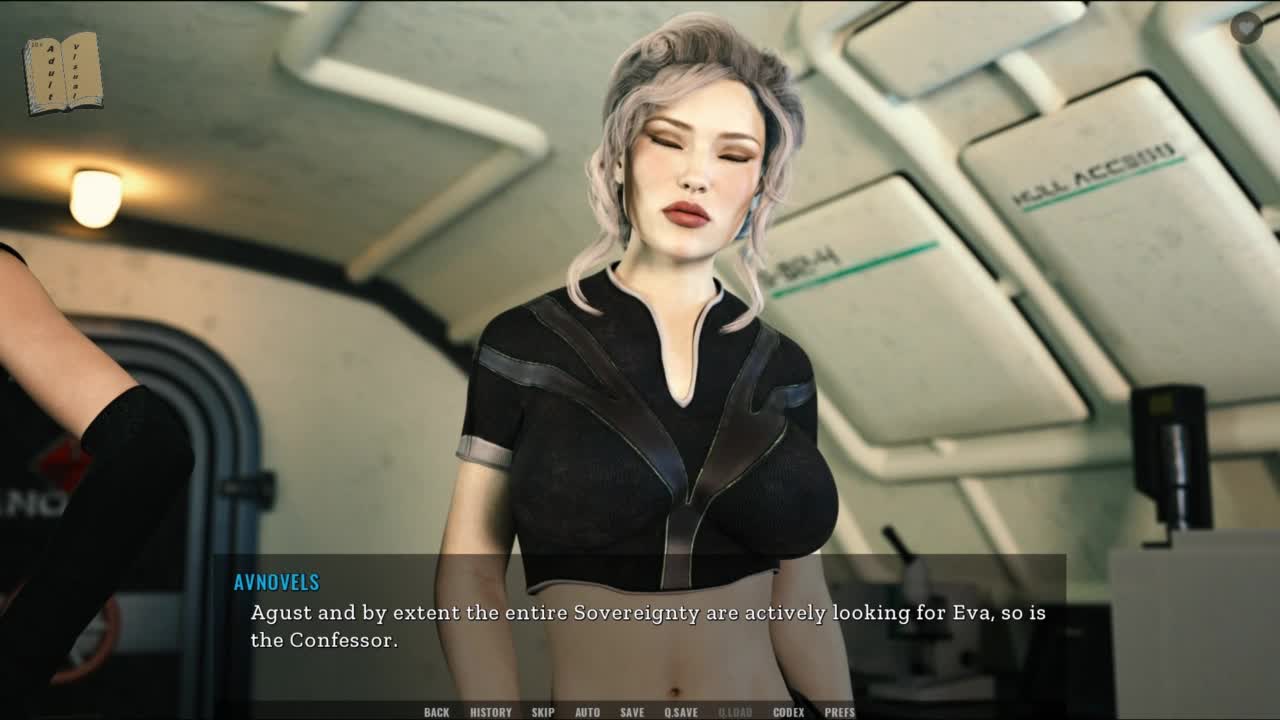Click Q.Save to quick save
The height and width of the screenshot is (720, 1280).
coord(681,712)
